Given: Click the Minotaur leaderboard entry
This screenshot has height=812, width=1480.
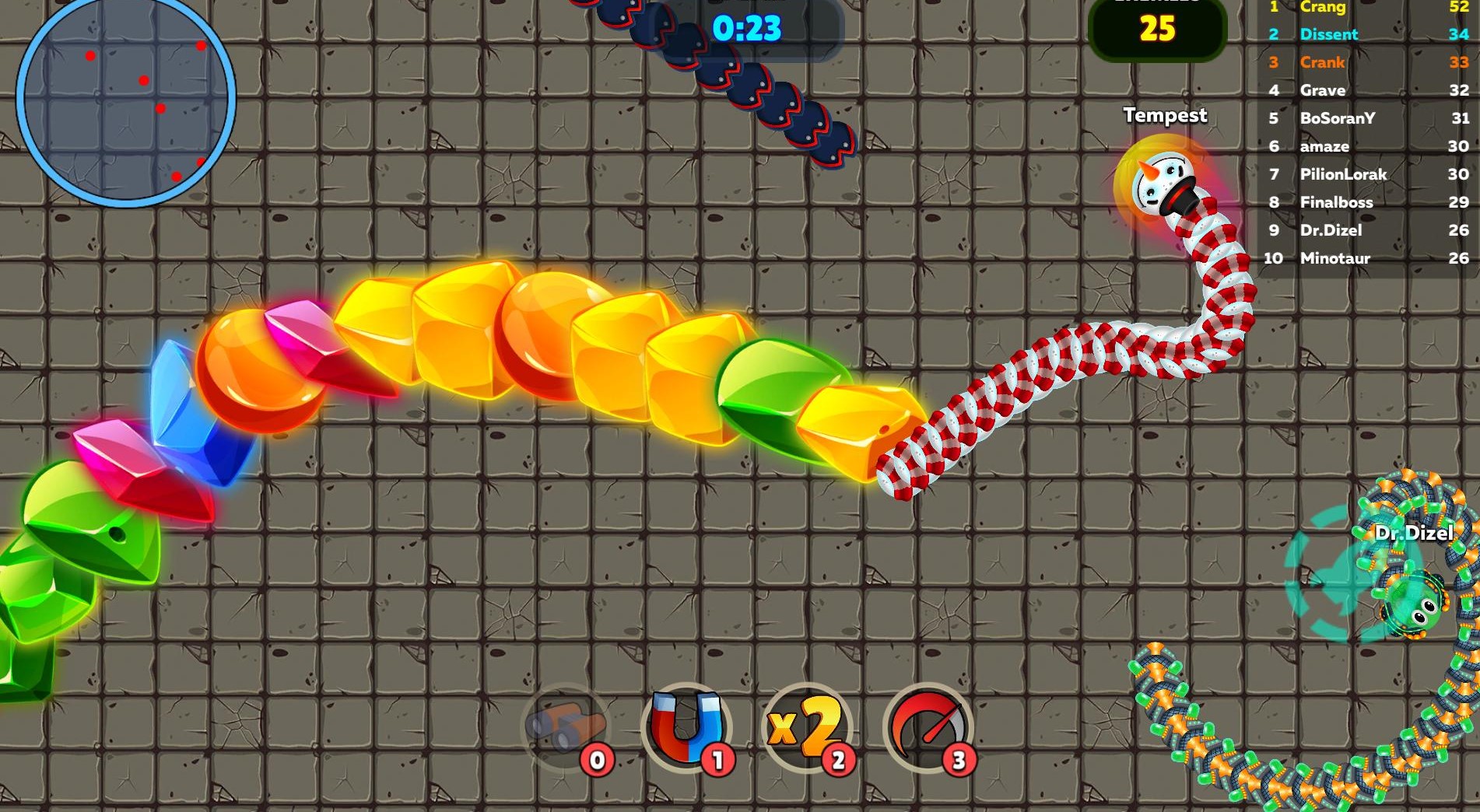Looking at the screenshot, I should coord(1336,258).
